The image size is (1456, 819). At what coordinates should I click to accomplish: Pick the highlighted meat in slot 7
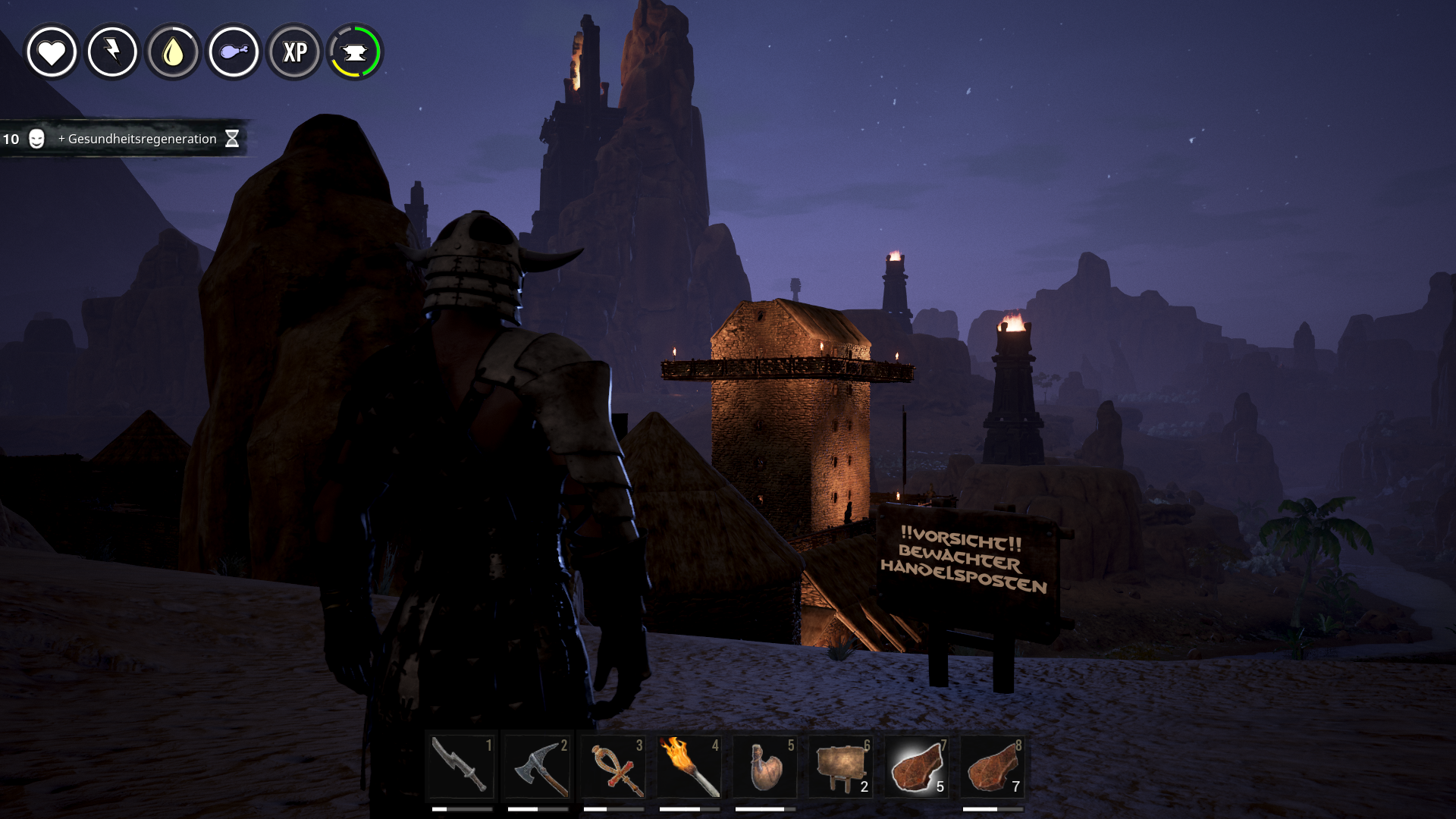pos(916,767)
